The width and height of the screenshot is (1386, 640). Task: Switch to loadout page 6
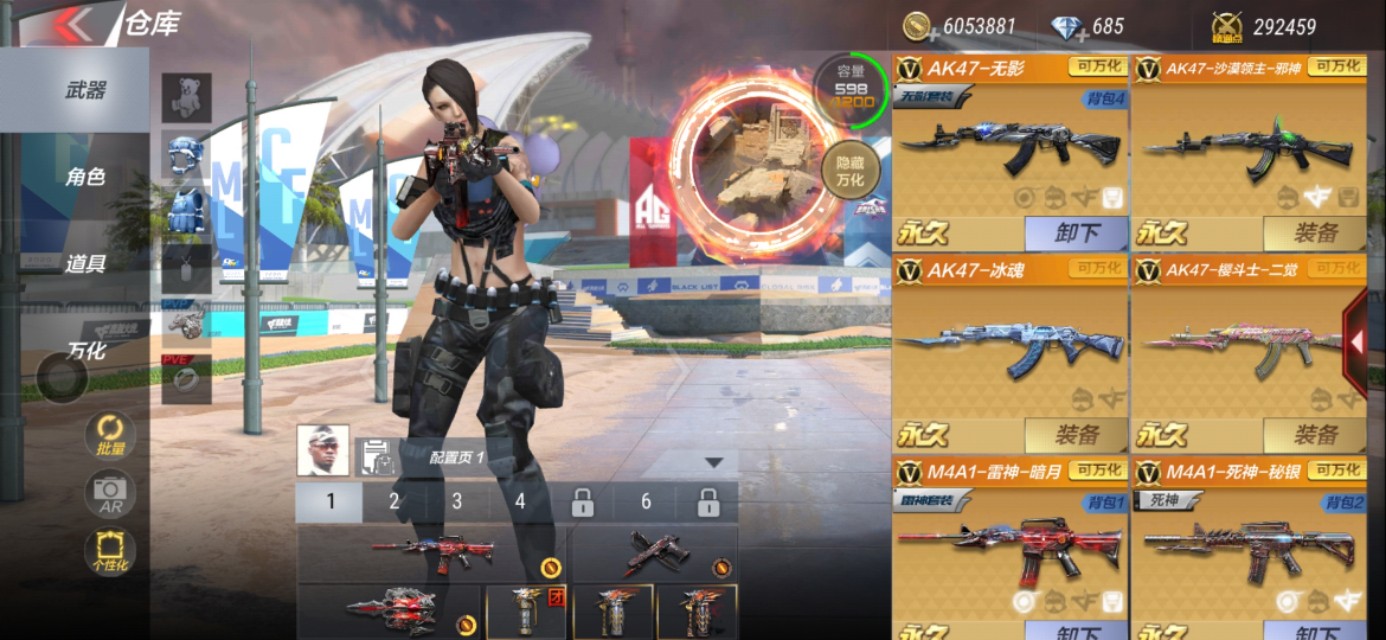coord(645,502)
